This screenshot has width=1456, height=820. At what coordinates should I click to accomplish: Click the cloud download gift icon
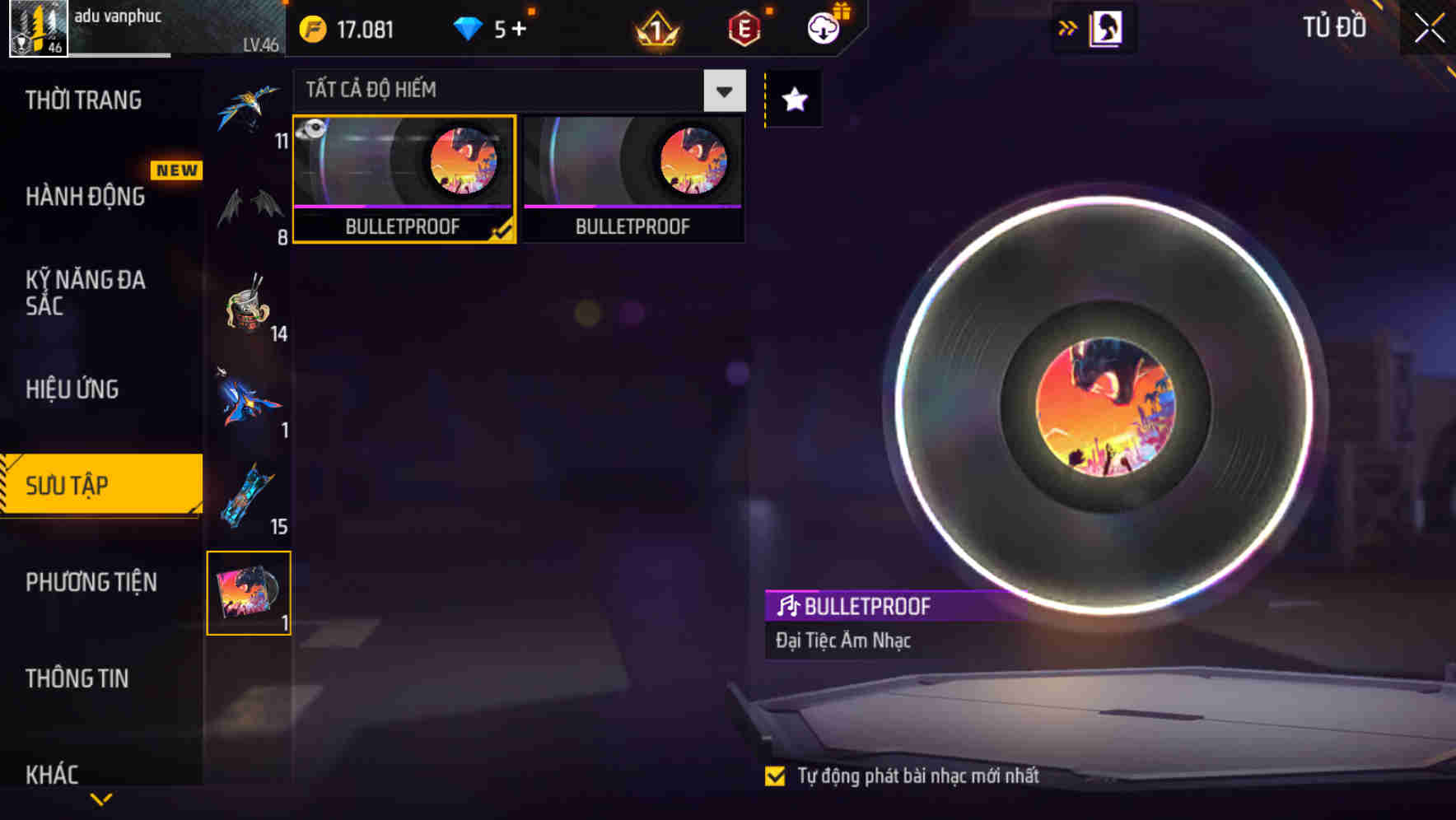point(823,29)
